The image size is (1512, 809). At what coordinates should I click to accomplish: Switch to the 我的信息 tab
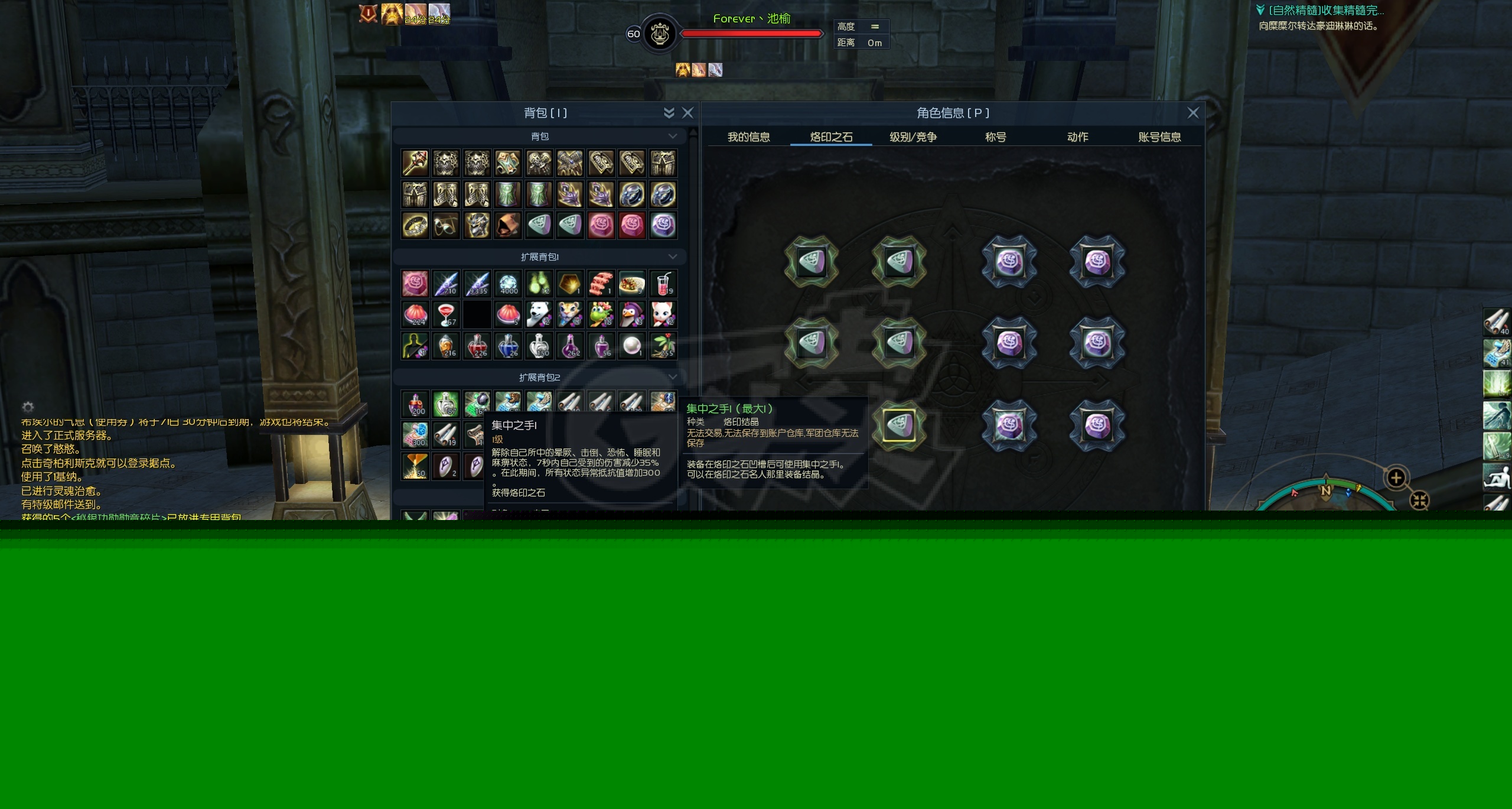pyautogui.click(x=748, y=137)
